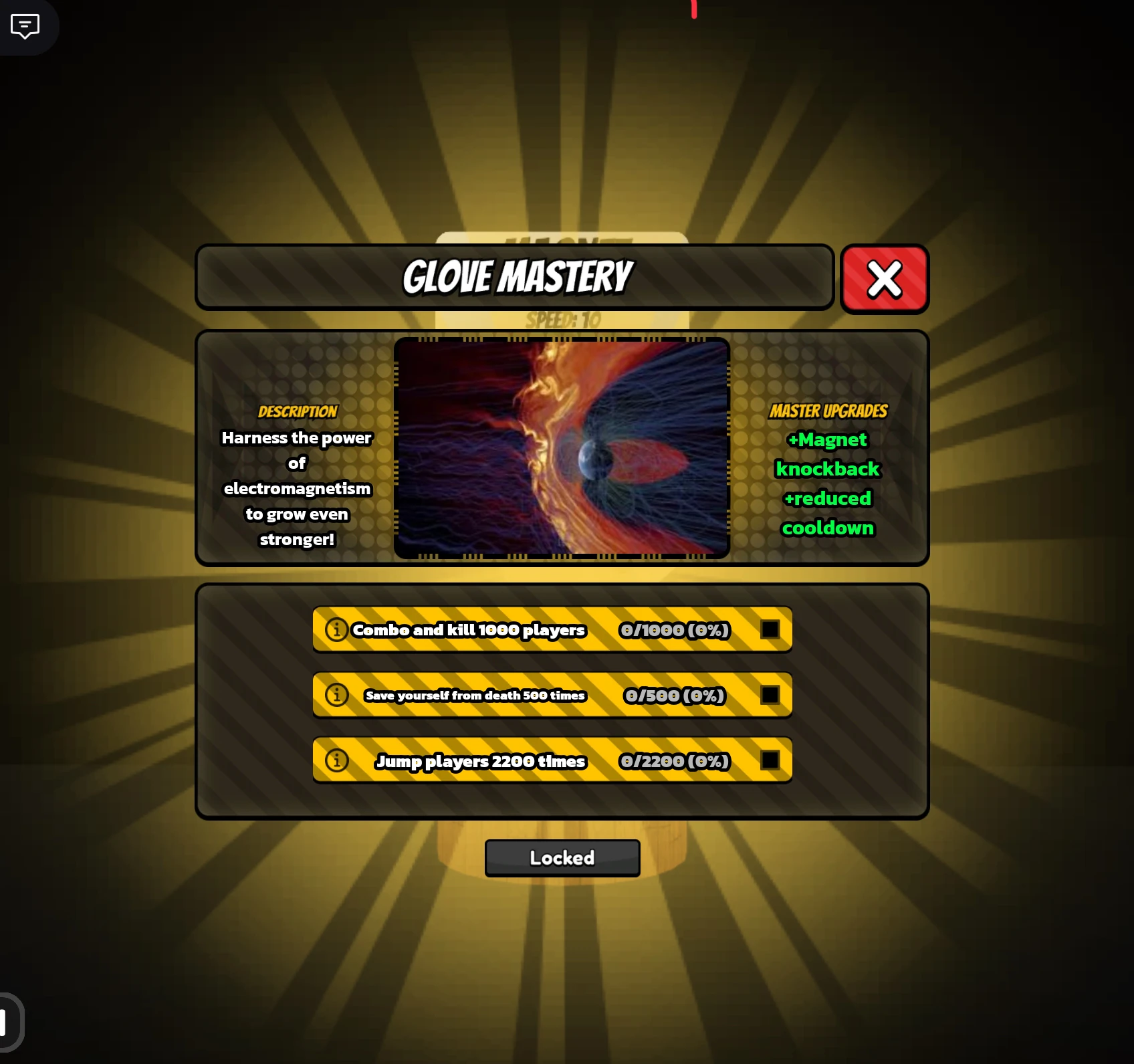Click the Description heading
This screenshot has width=1134, height=1064.
pos(296,411)
